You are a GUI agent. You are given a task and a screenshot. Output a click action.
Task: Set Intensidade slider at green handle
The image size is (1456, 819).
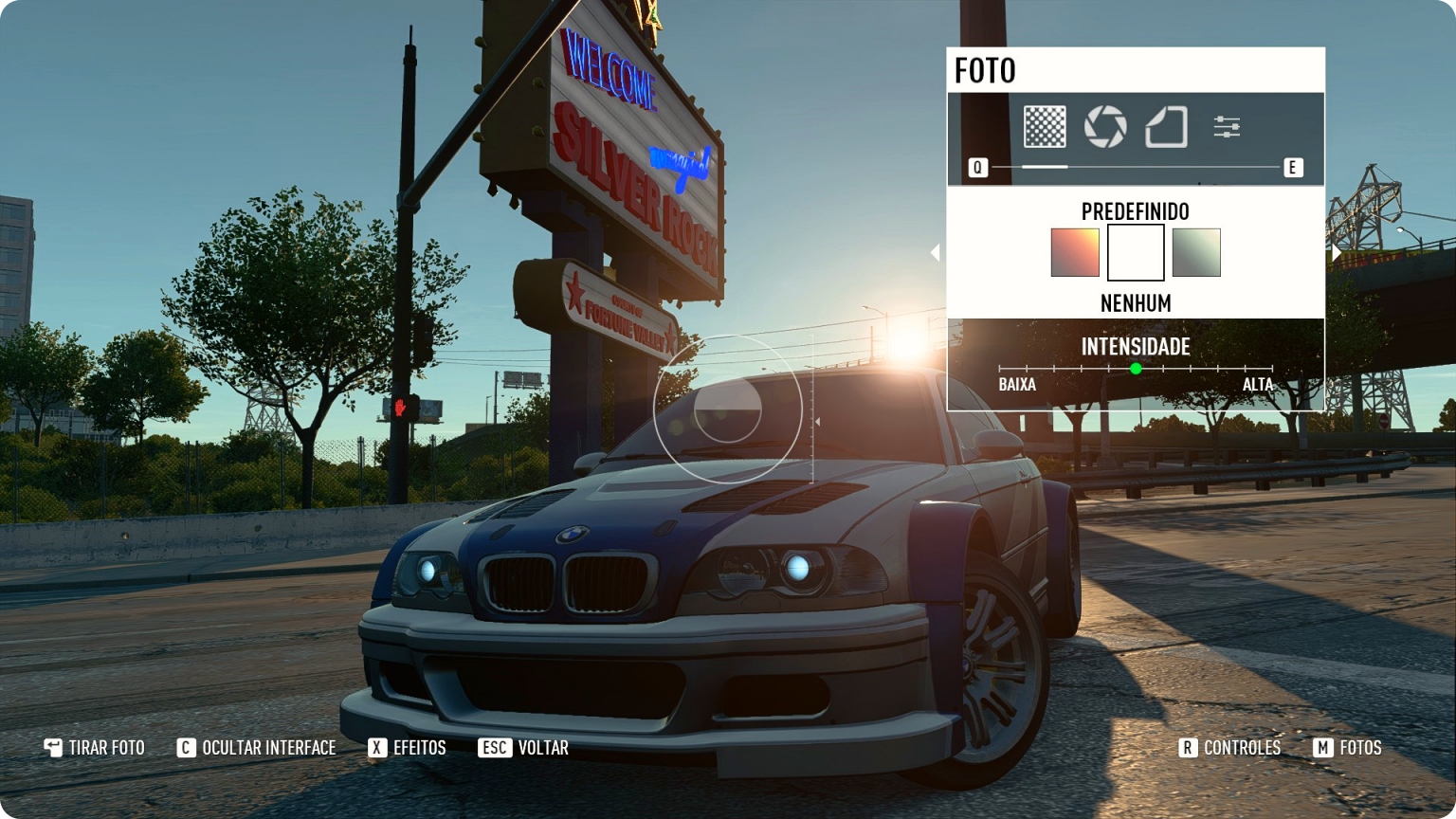point(1136,369)
